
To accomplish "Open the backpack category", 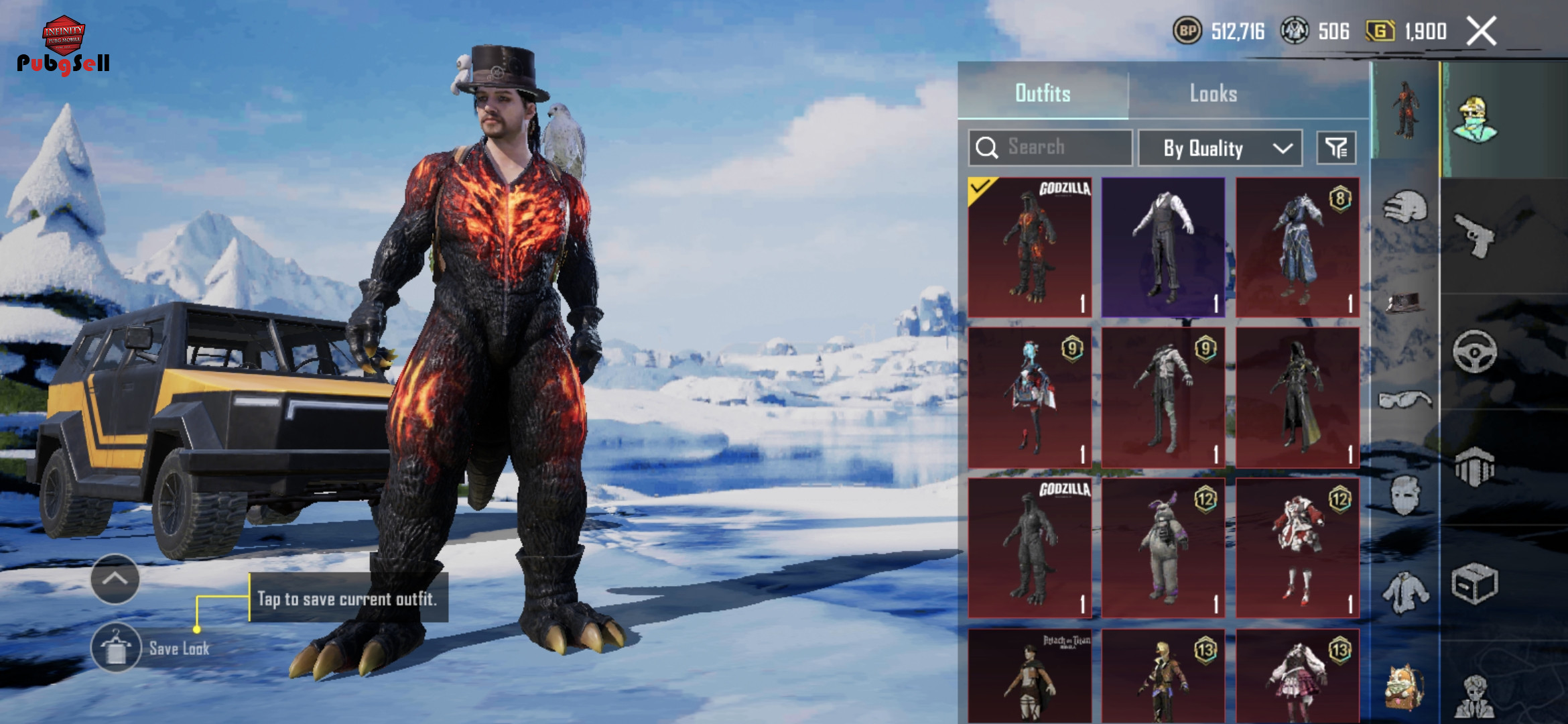I will [1404, 687].
